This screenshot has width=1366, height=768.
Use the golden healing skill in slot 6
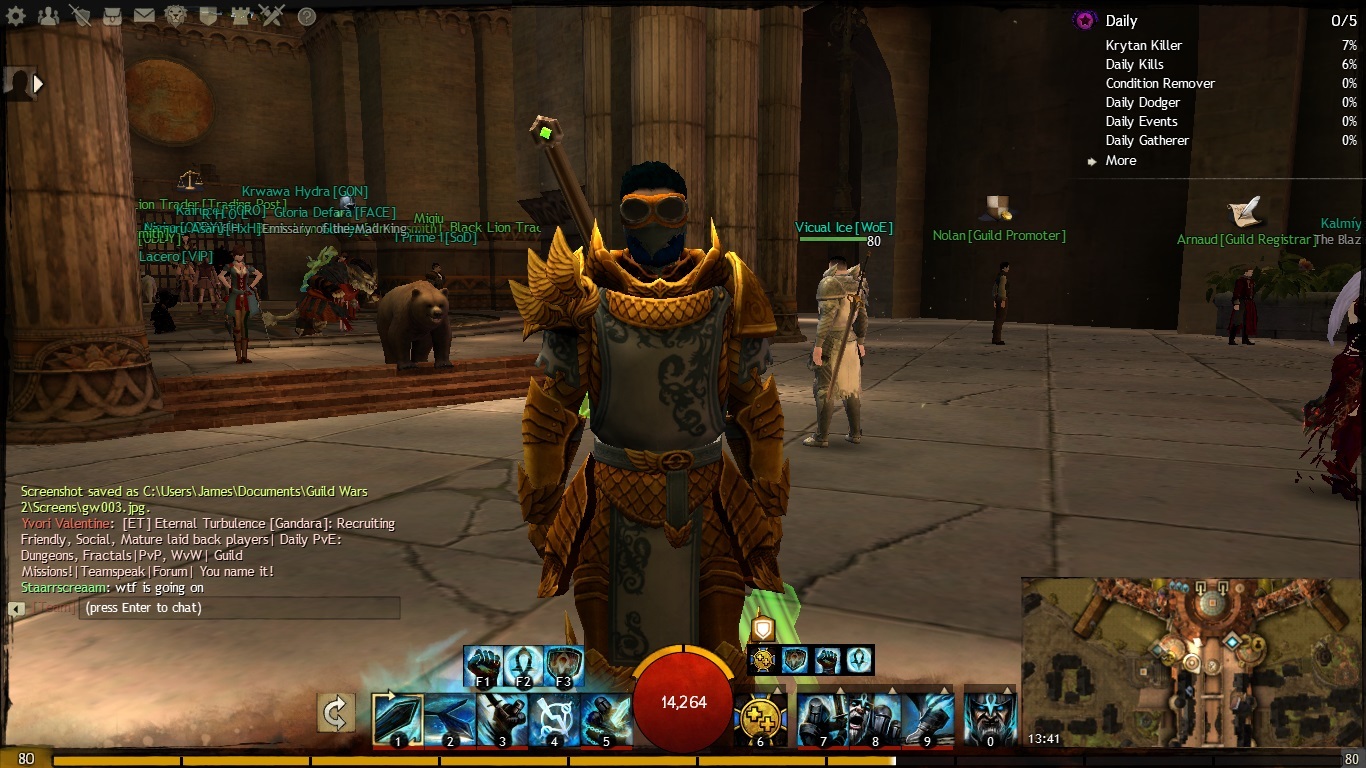click(x=759, y=719)
